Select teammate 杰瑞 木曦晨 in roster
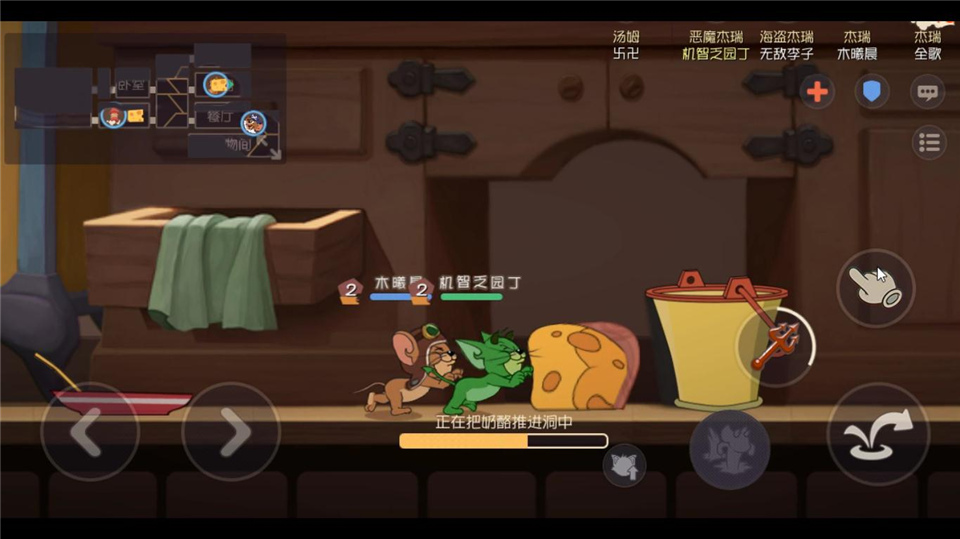The height and width of the screenshot is (539, 960). (857, 45)
